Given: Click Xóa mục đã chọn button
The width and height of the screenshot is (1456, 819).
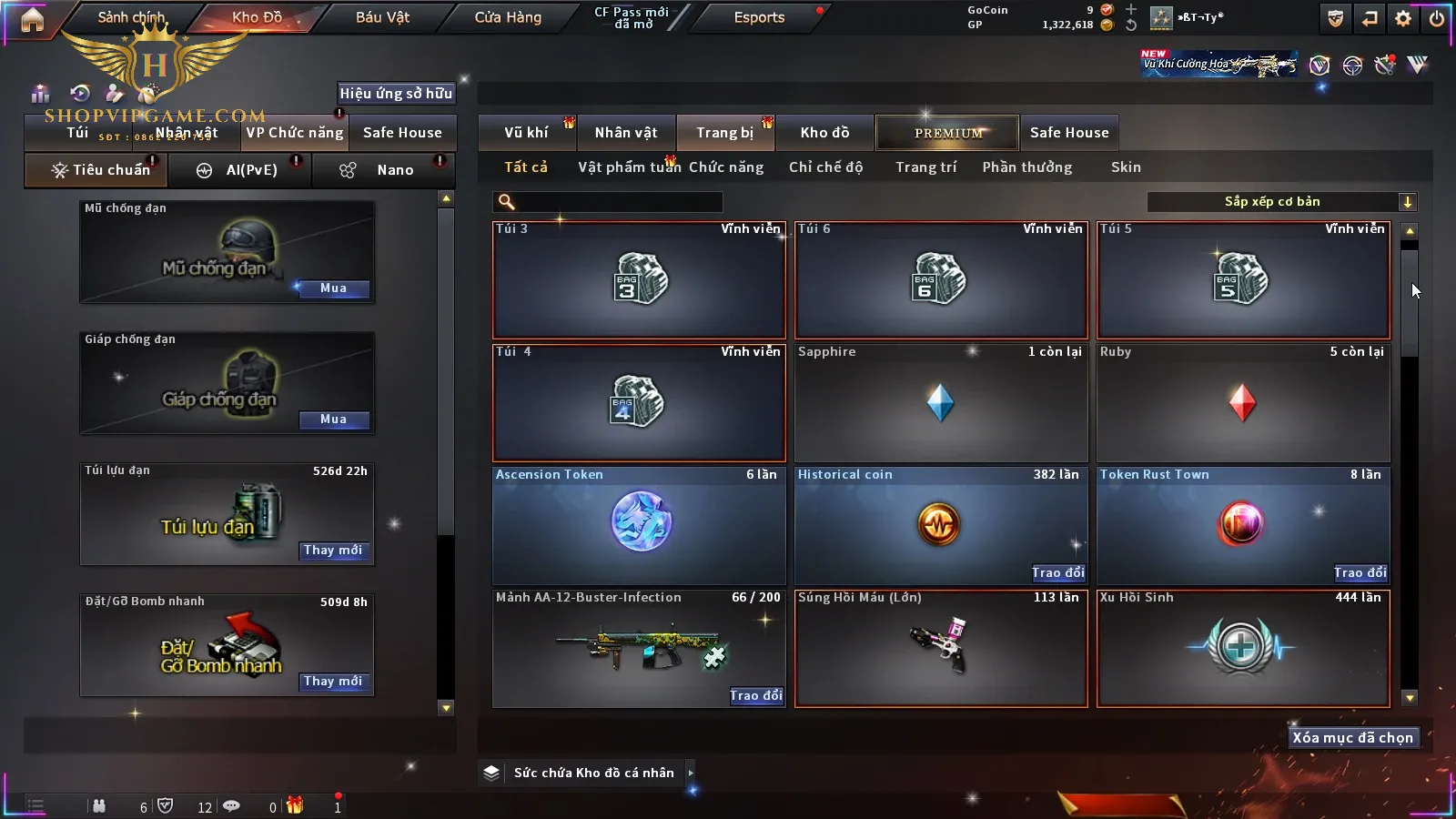Looking at the screenshot, I should coord(1352,738).
